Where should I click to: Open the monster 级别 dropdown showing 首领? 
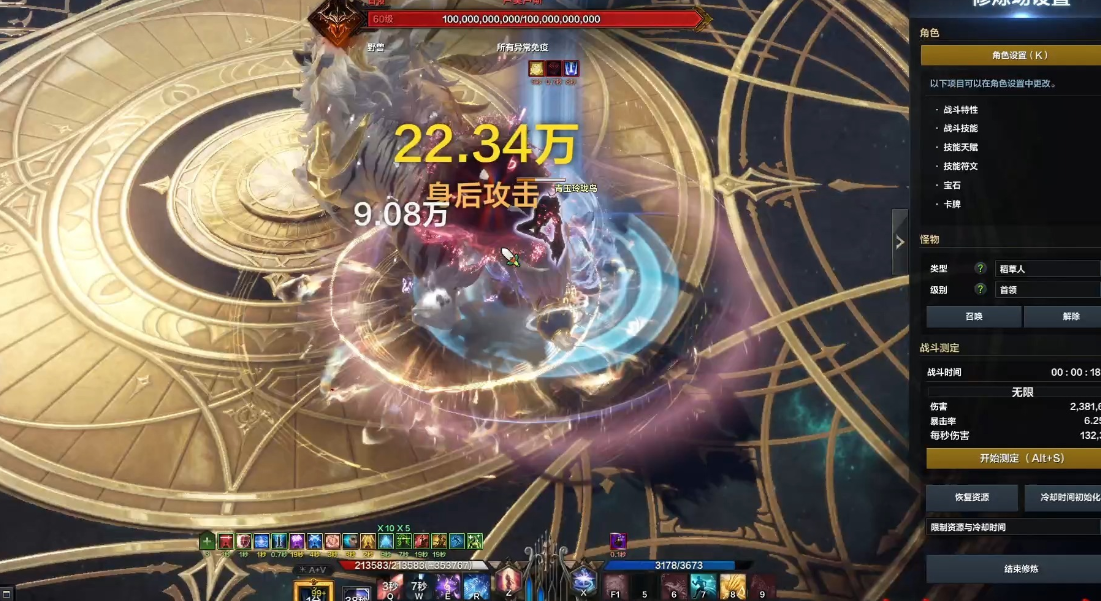1047,289
